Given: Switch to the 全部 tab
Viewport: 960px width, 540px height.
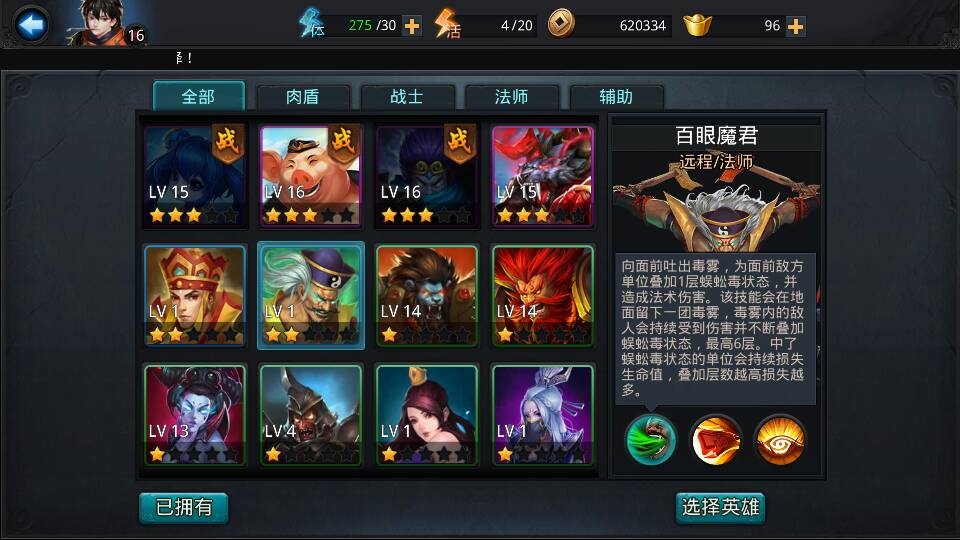Looking at the screenshot, I should tap(198, 96).
